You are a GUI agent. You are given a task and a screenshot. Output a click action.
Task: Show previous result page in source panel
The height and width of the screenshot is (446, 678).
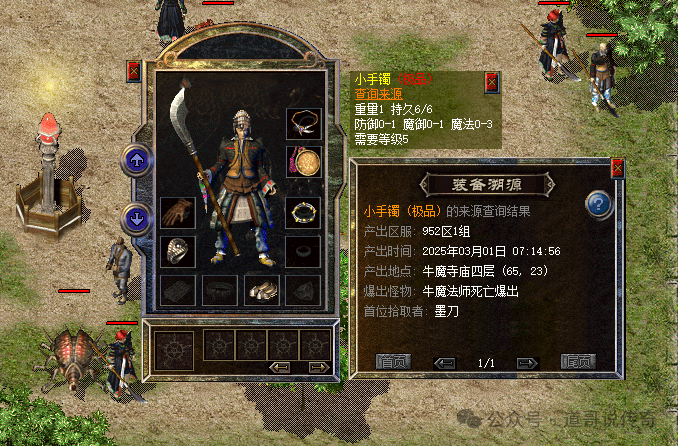(446, 362)
